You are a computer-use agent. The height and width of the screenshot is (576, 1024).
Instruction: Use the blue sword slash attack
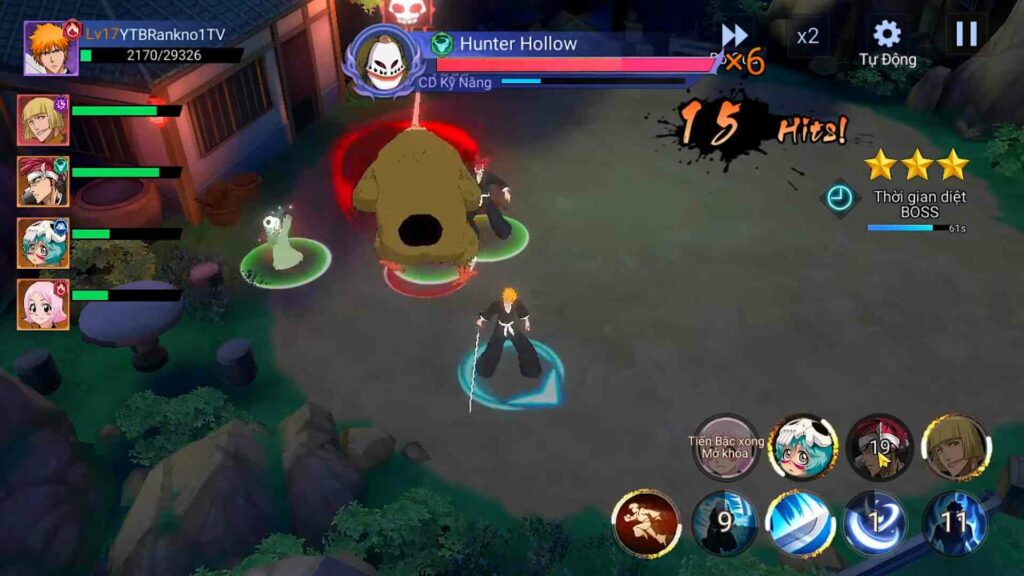tap(800, 523)
